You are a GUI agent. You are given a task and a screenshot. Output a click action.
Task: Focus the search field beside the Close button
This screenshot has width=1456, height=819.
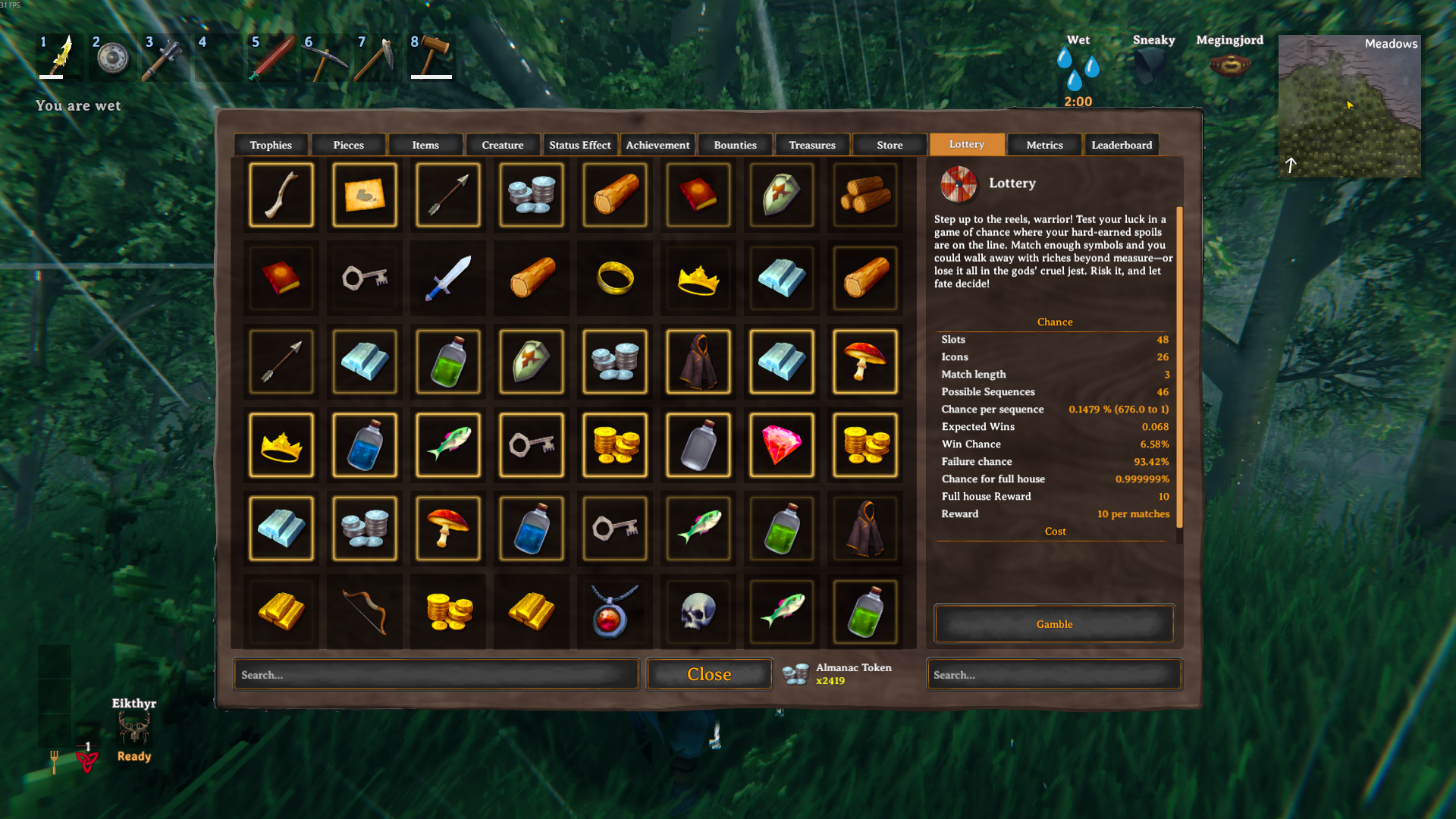[436, 674]
